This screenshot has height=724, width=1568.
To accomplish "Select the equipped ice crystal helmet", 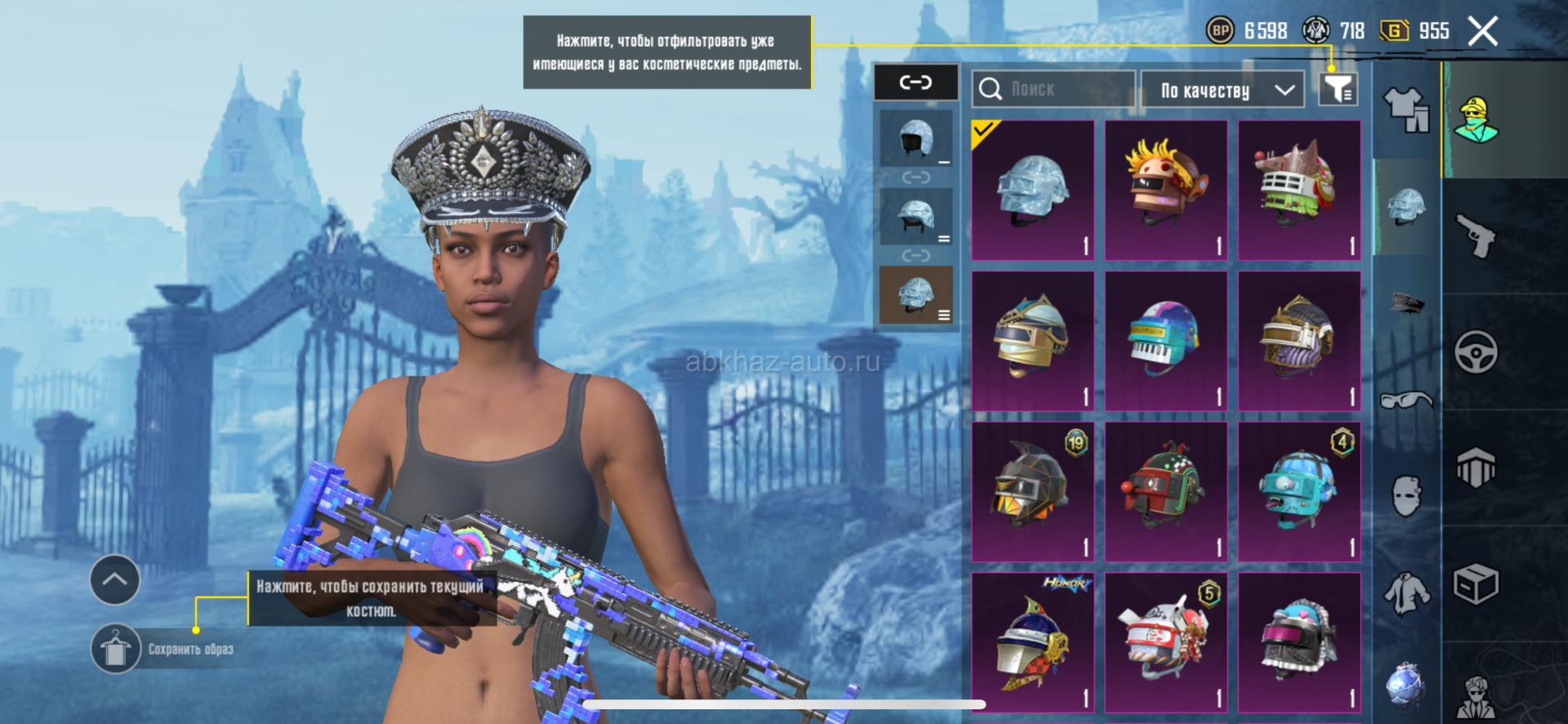I will [1033, 190].
